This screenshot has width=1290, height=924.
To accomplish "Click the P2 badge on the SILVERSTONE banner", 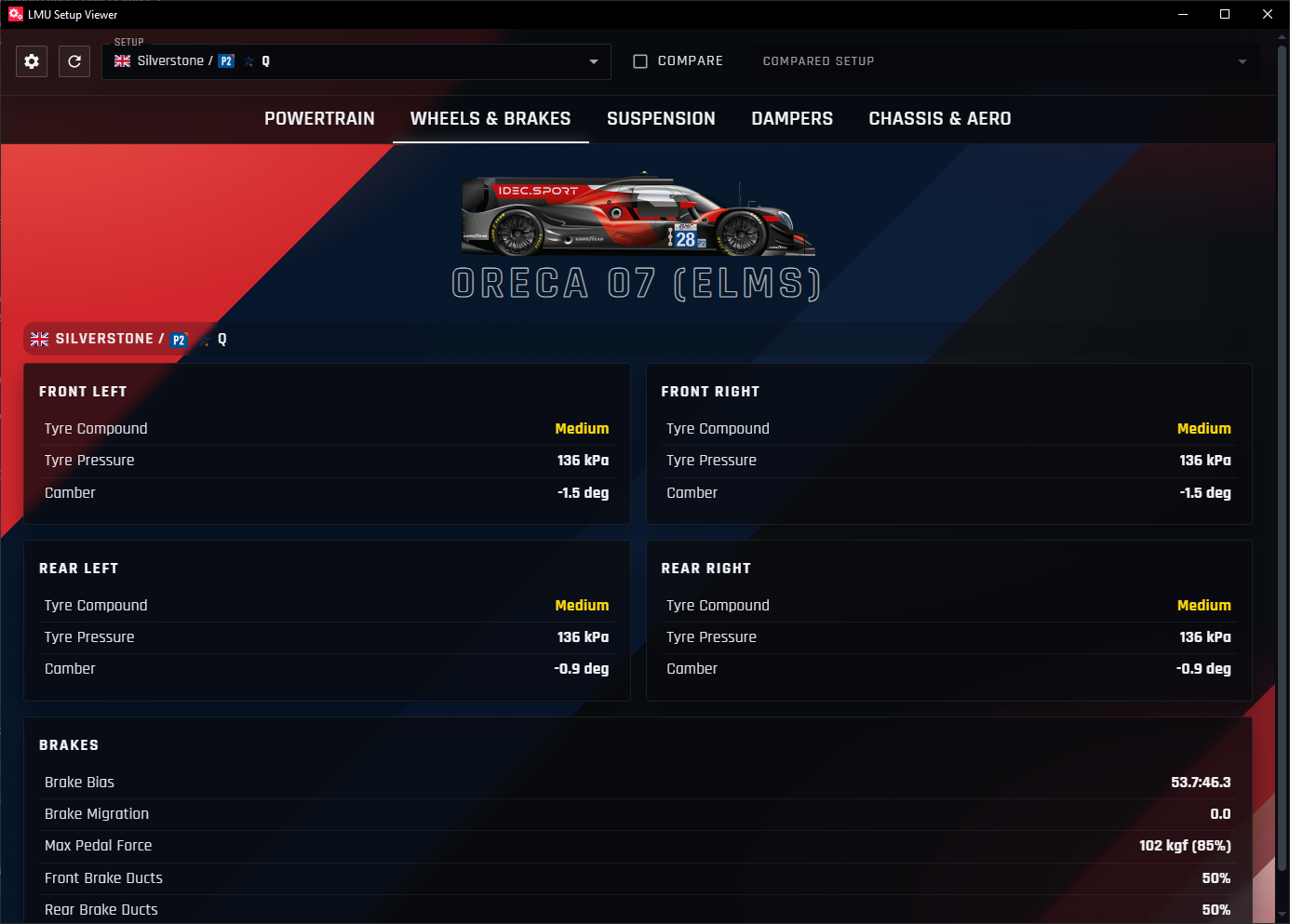I will [179, 340].
